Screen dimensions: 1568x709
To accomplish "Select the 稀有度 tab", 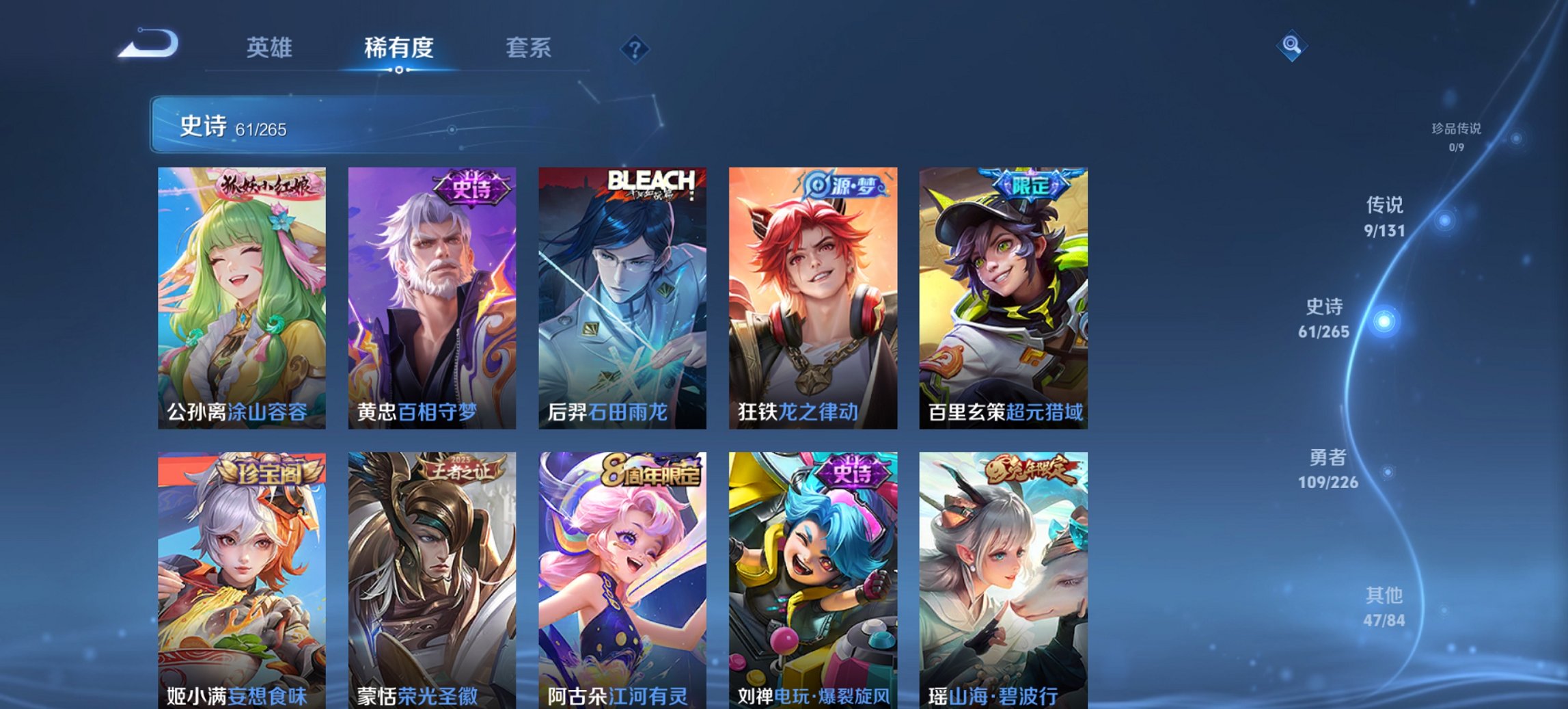I will [x=396, y=48].
